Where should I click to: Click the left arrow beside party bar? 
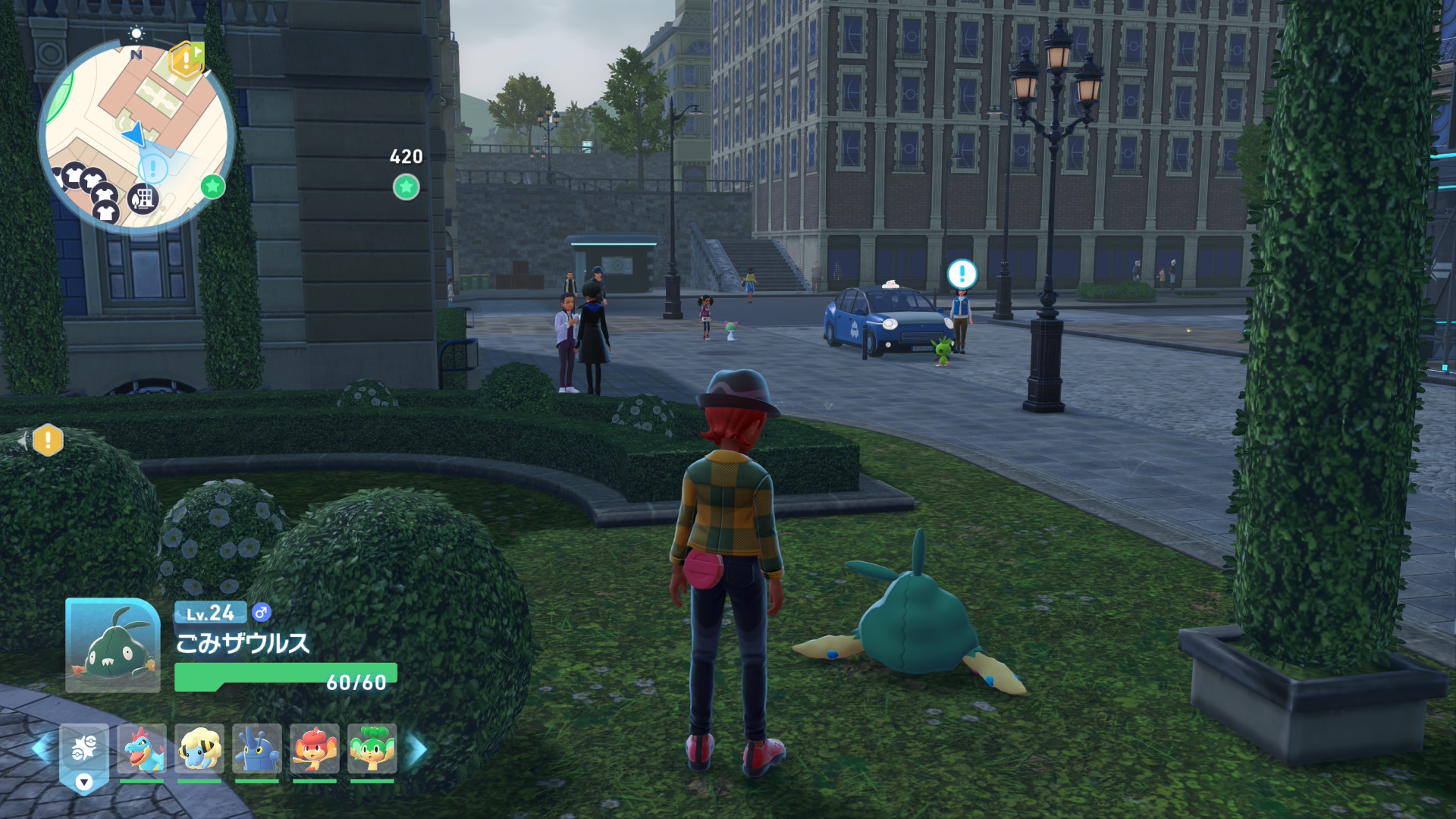tap(42, 749)
